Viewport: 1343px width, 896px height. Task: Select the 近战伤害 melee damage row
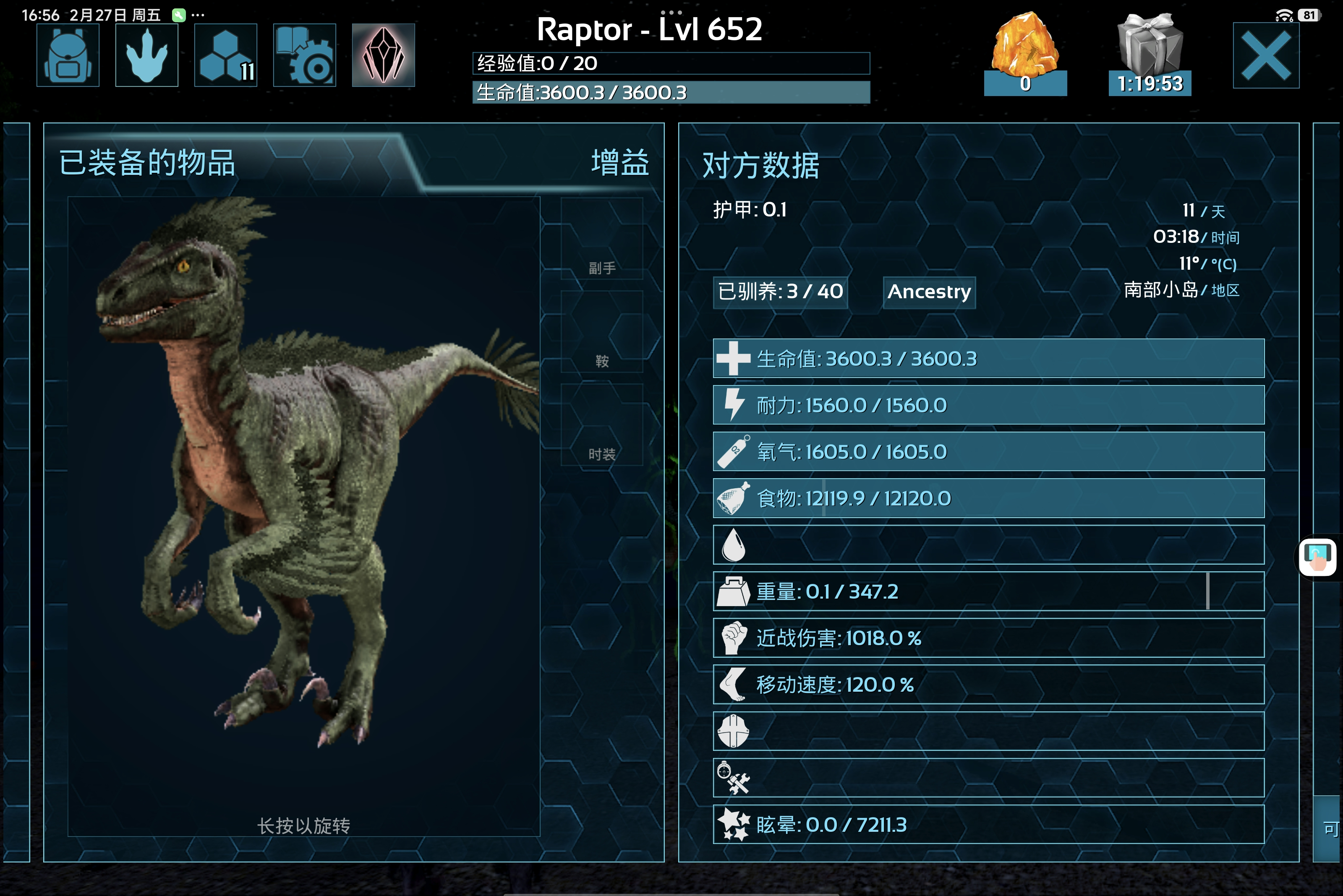click(988, 638)
